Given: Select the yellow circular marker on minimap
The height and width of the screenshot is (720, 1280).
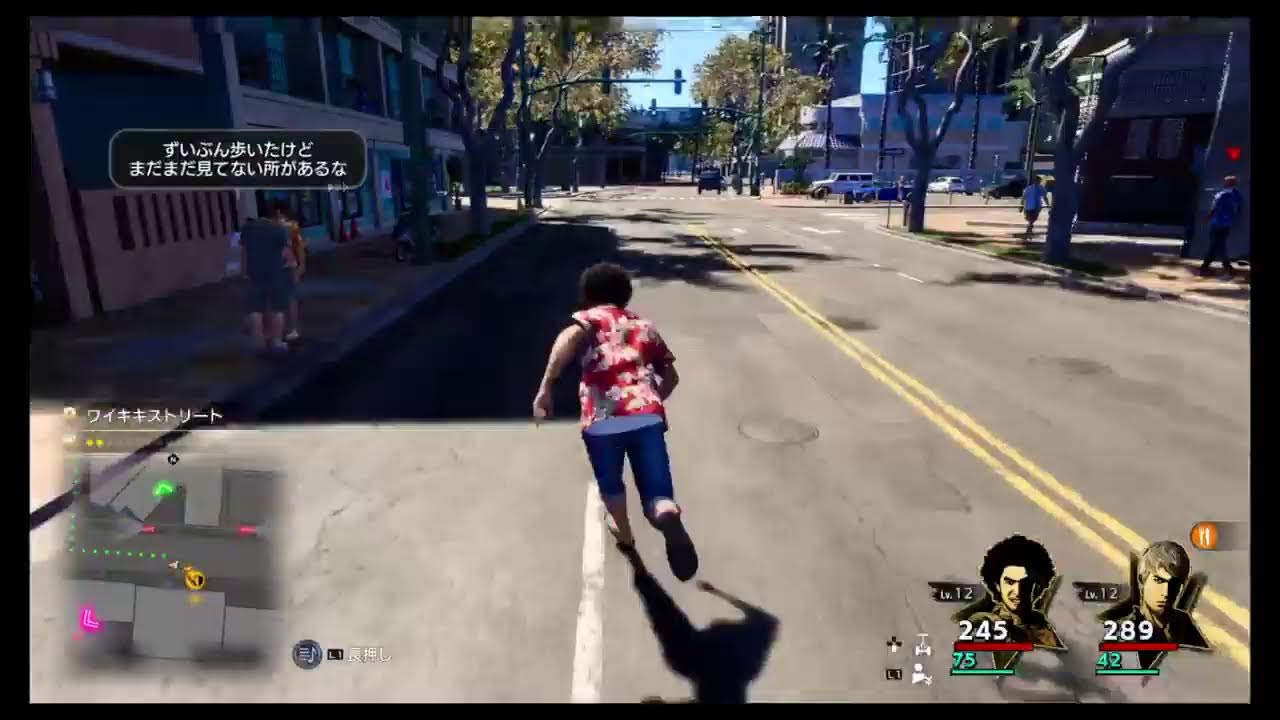Looking at the screenshot, I should pos(195,579).
